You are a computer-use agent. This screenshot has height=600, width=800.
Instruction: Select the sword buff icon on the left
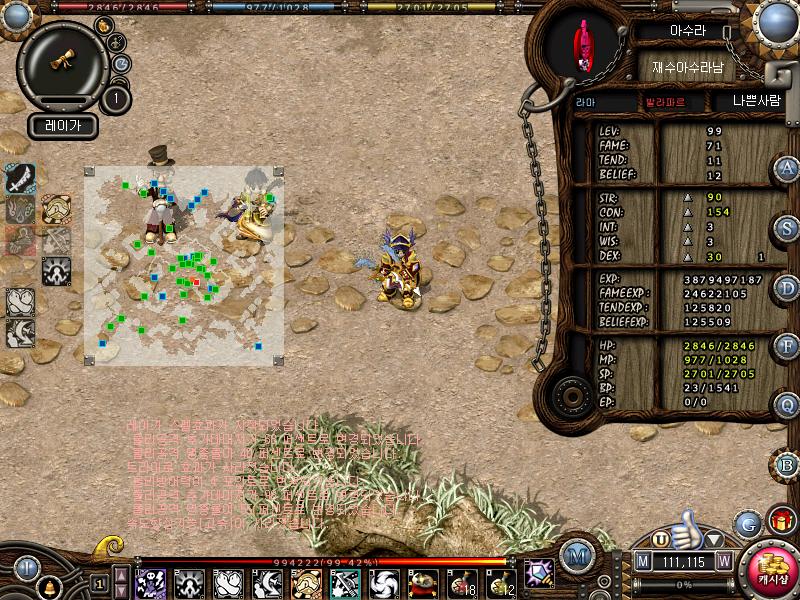(x=21, y=178)
